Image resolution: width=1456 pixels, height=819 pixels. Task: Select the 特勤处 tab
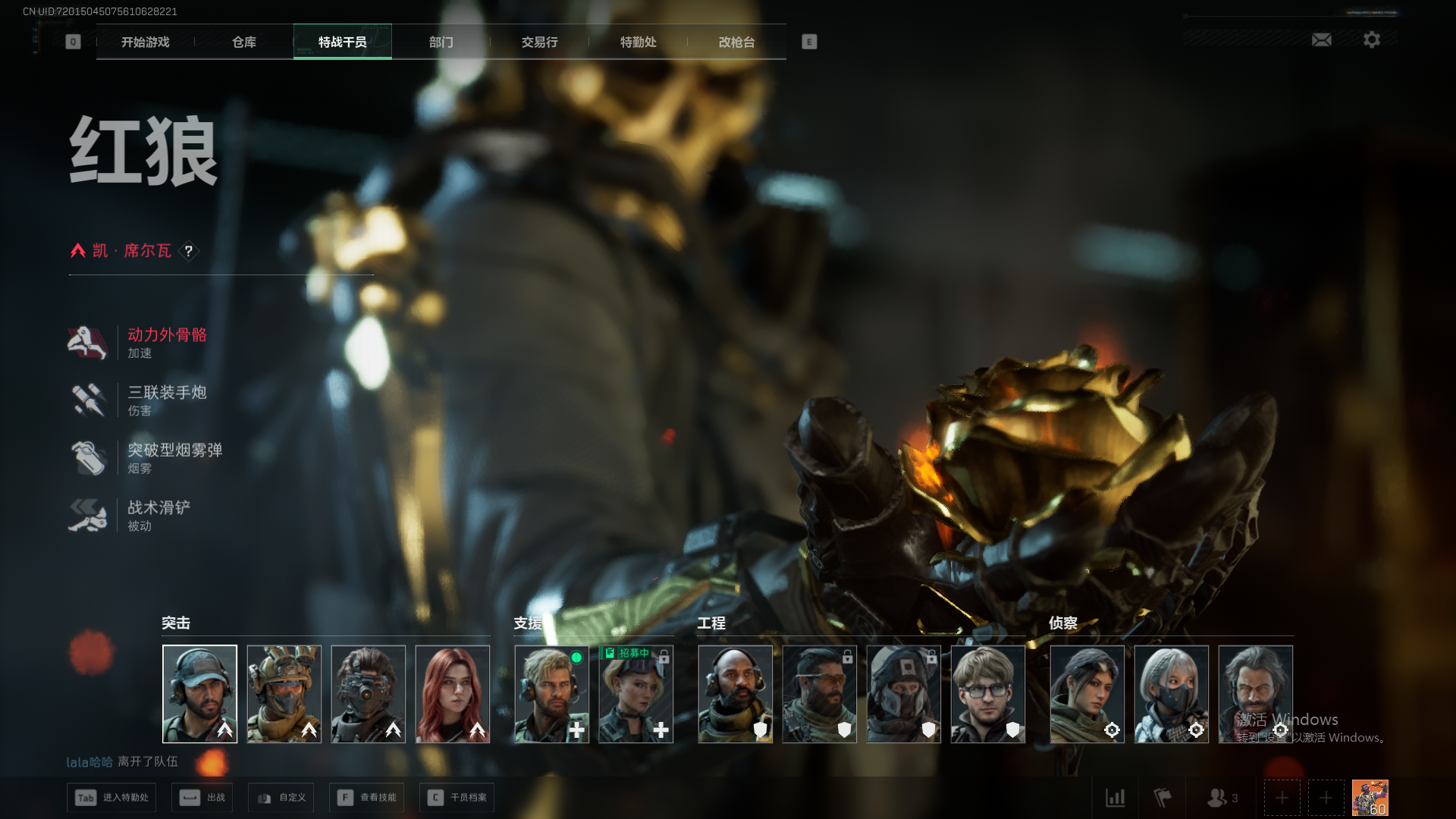click(x=638, y=42)
